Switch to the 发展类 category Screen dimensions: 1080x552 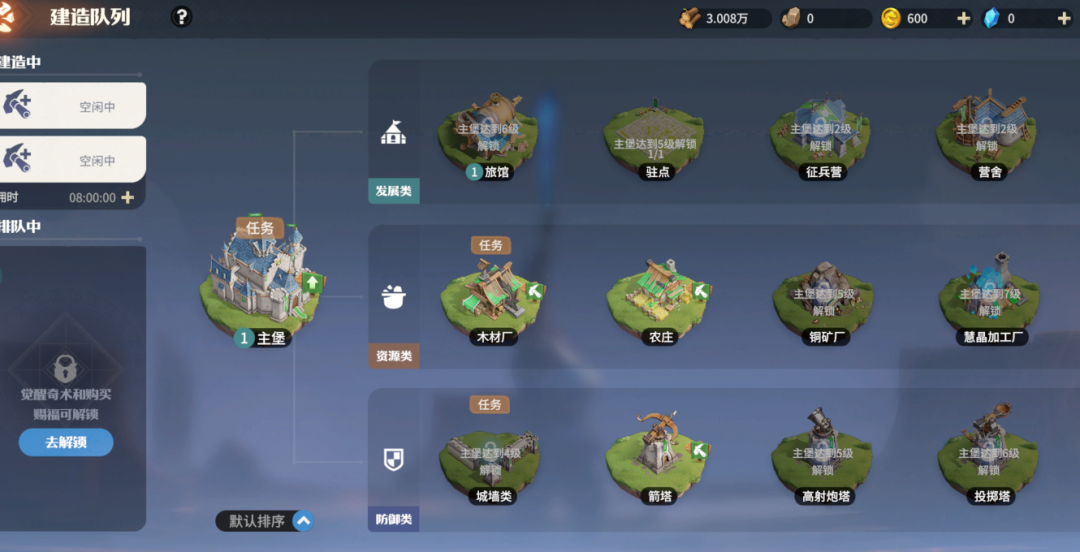click(394, 160)
